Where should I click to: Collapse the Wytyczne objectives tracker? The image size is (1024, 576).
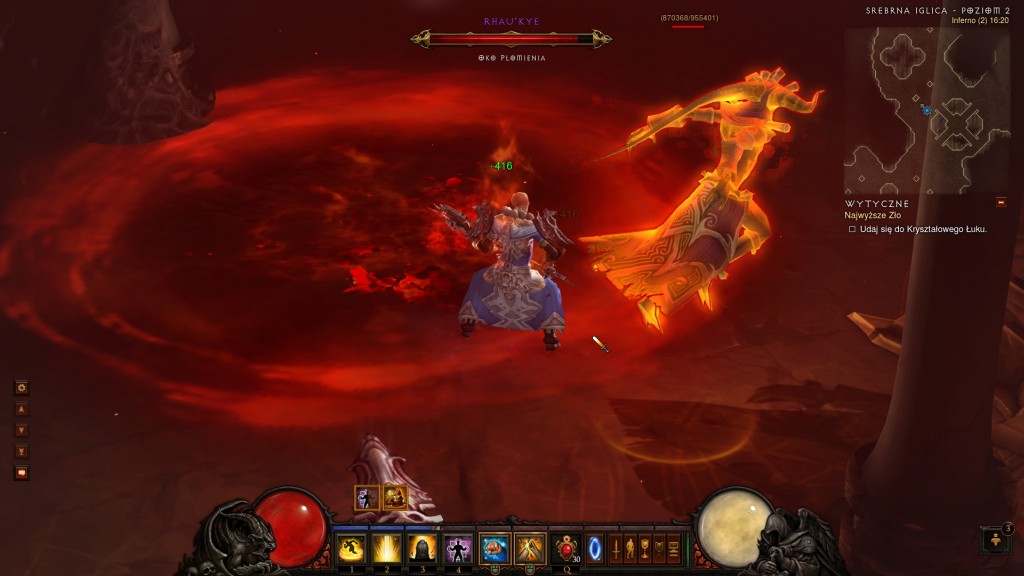[x=1000, y=202]
